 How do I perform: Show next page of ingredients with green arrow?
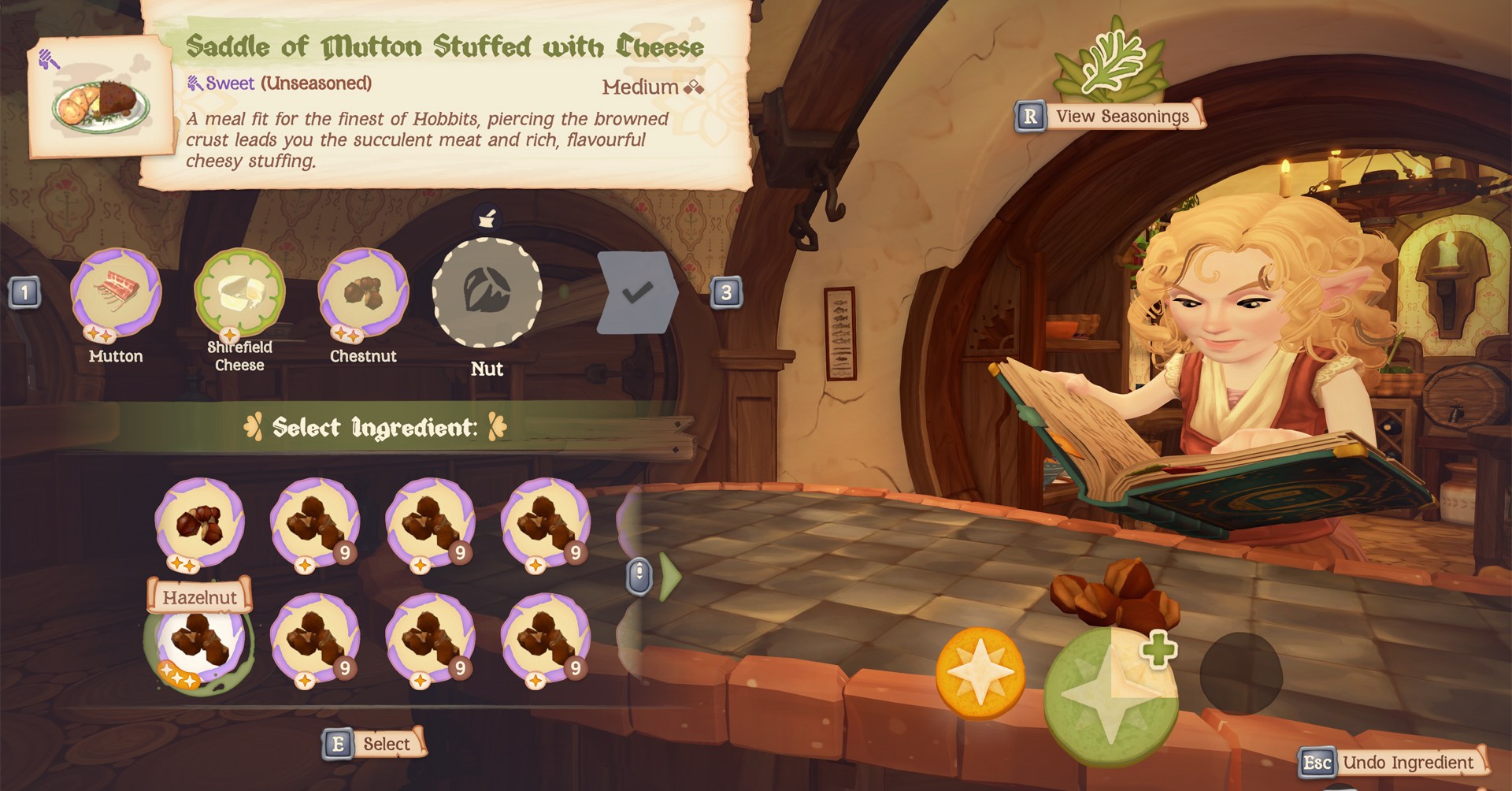[x=670, y=576]
